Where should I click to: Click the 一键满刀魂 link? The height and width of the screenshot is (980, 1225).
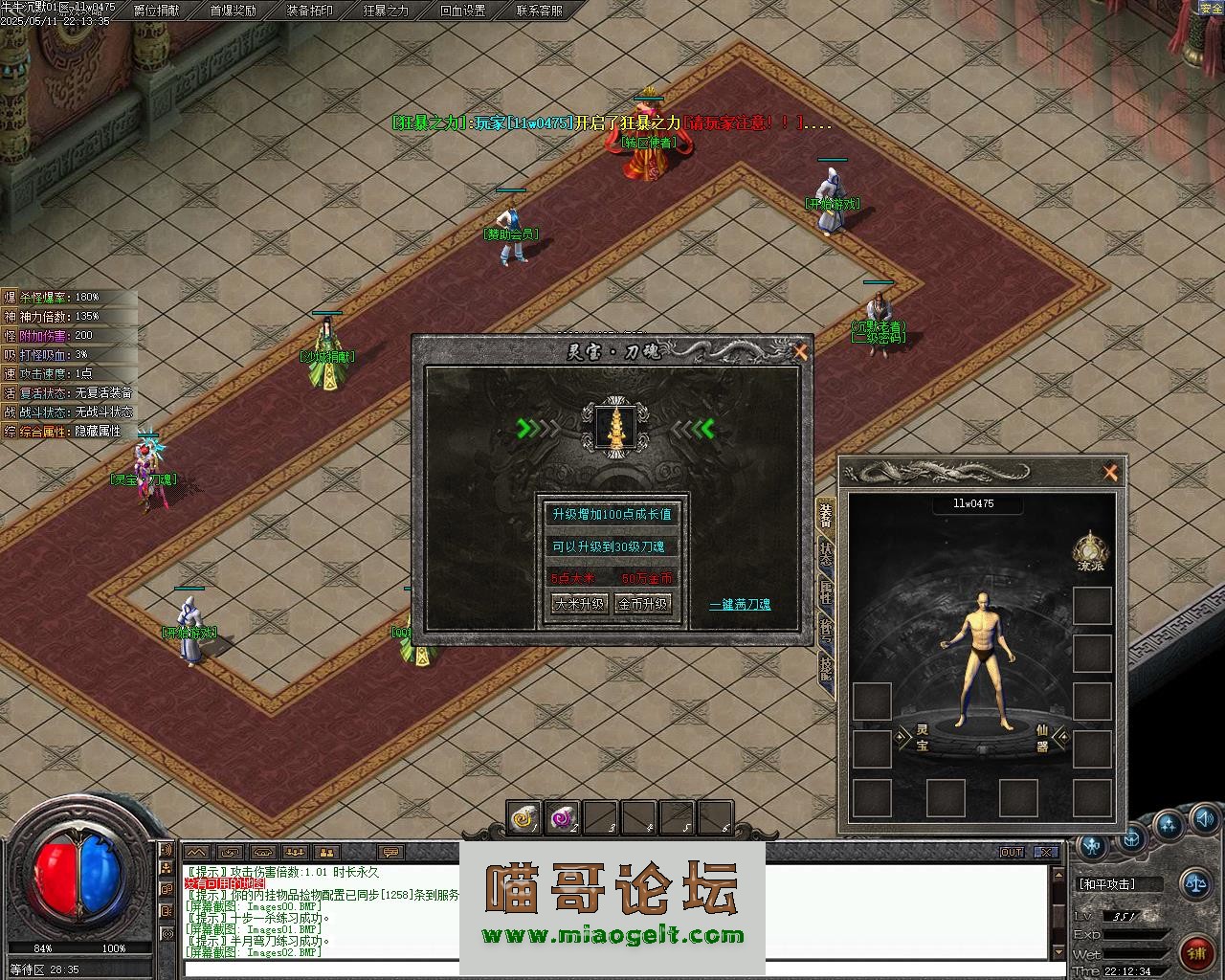pos(740,605)
